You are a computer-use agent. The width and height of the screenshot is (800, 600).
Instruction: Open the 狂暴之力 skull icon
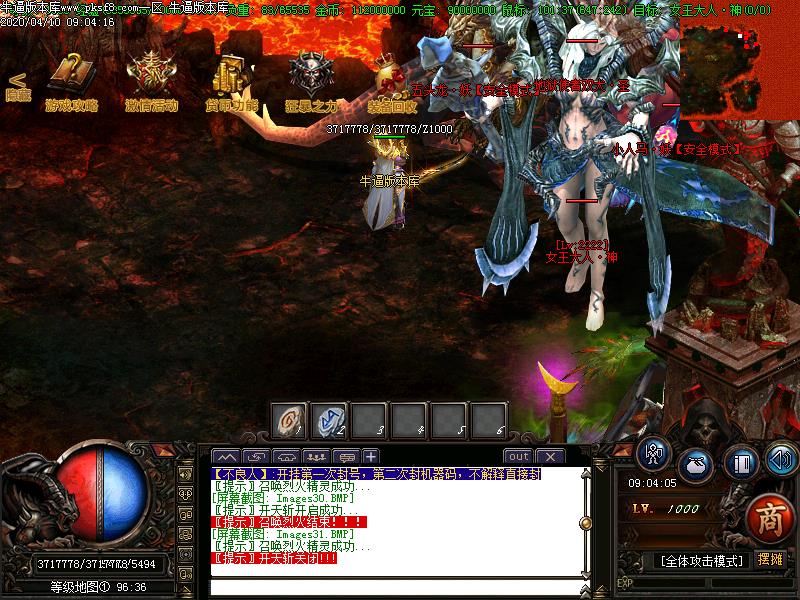311,78
